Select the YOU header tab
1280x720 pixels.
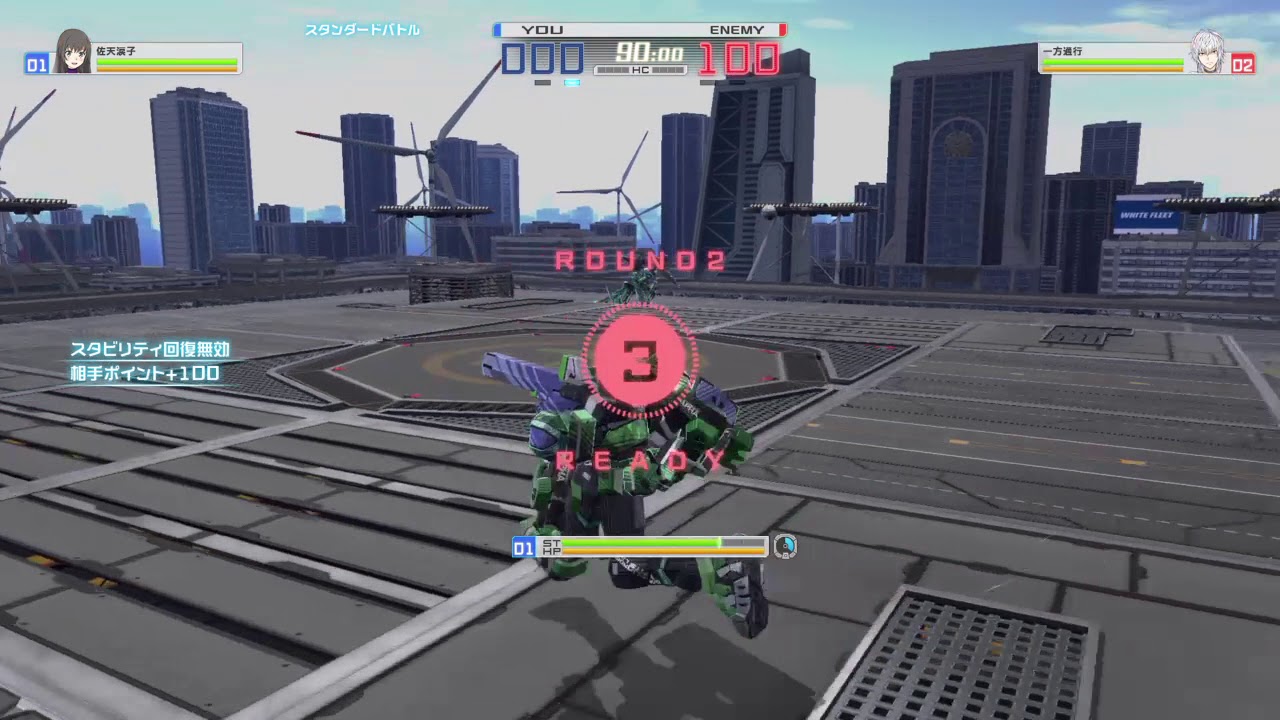[x=540, y=29]
